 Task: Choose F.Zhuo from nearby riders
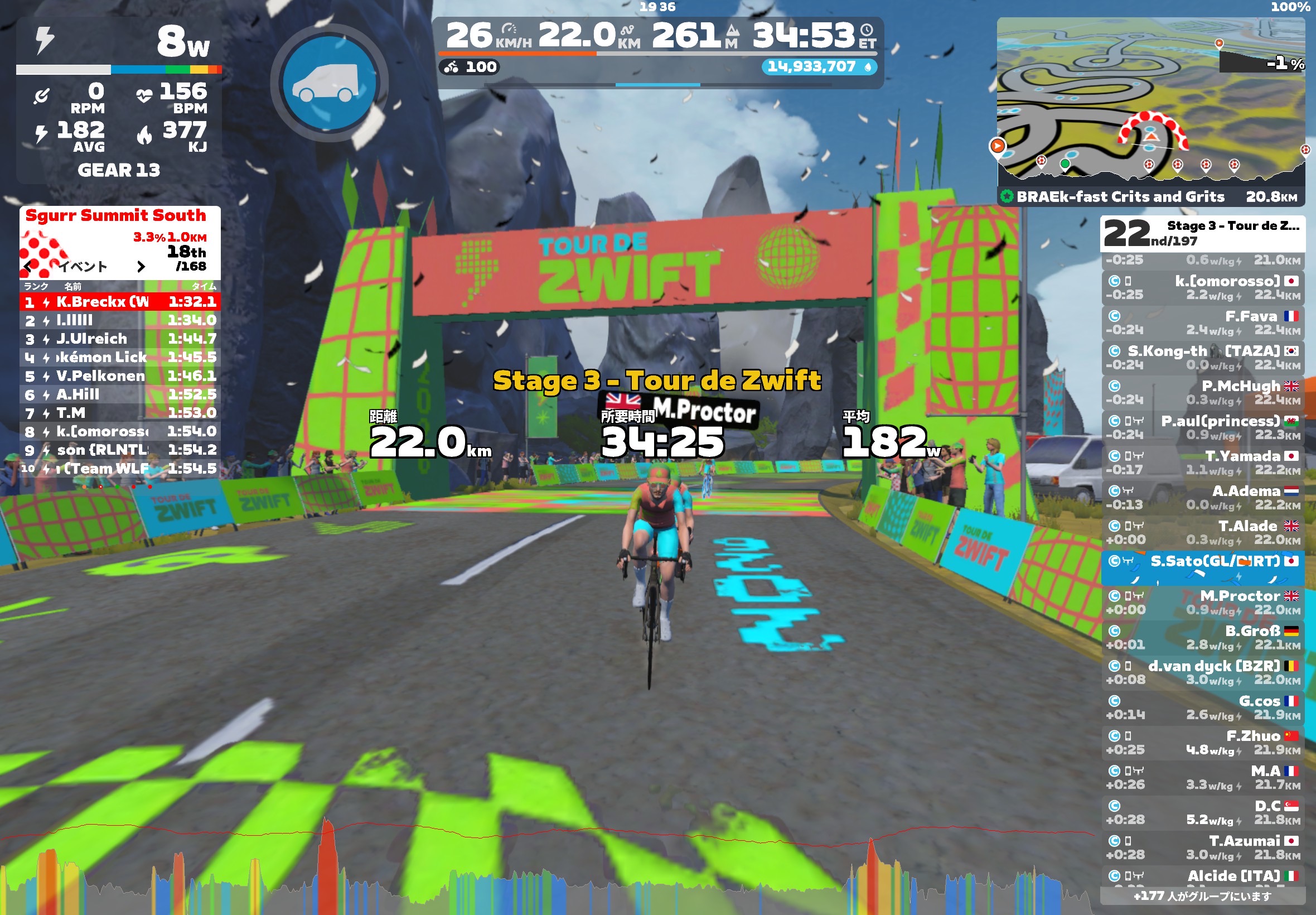click(x=1202, y=743)
